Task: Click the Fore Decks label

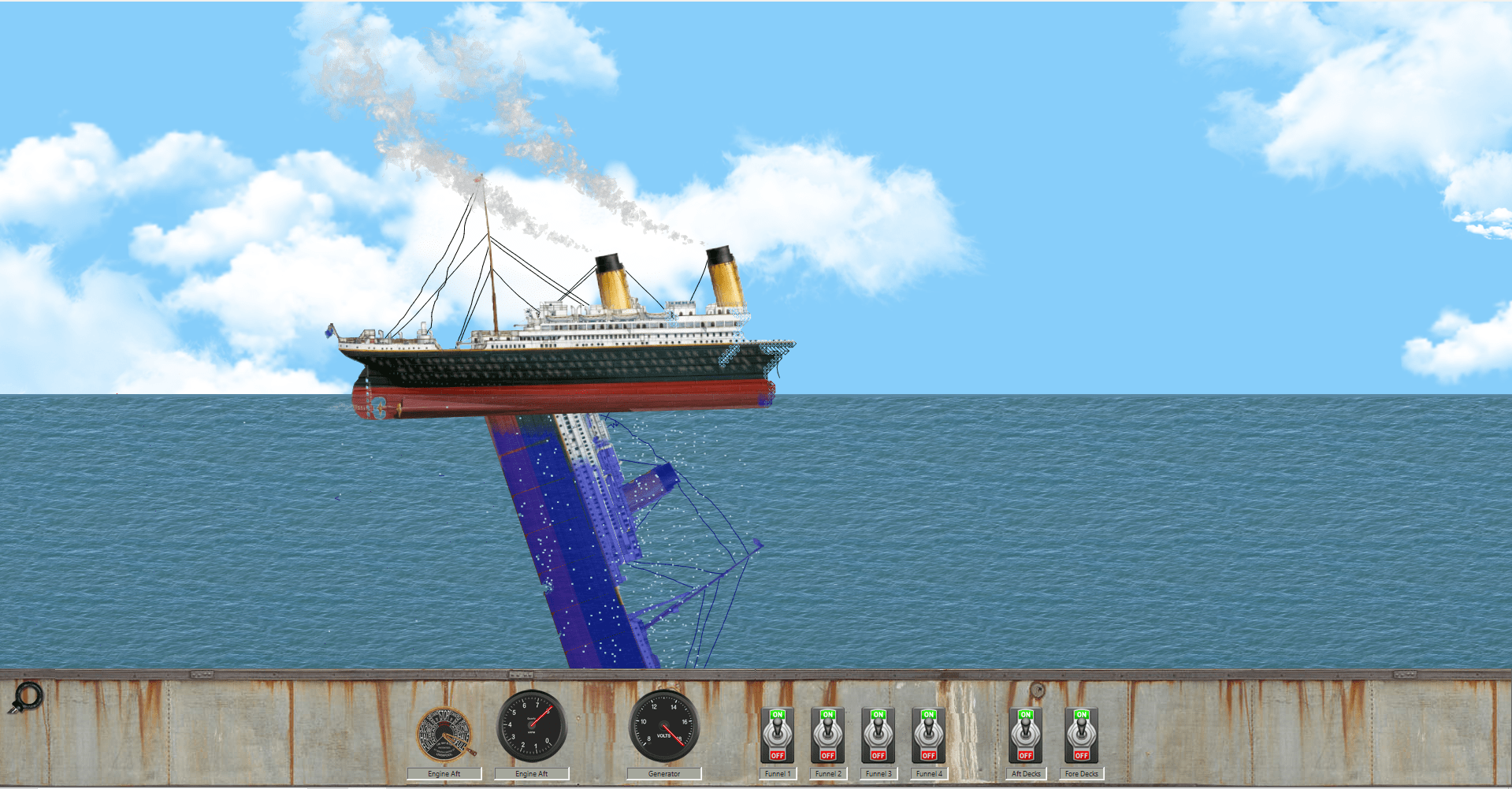Action: [x=1081, y=773]
